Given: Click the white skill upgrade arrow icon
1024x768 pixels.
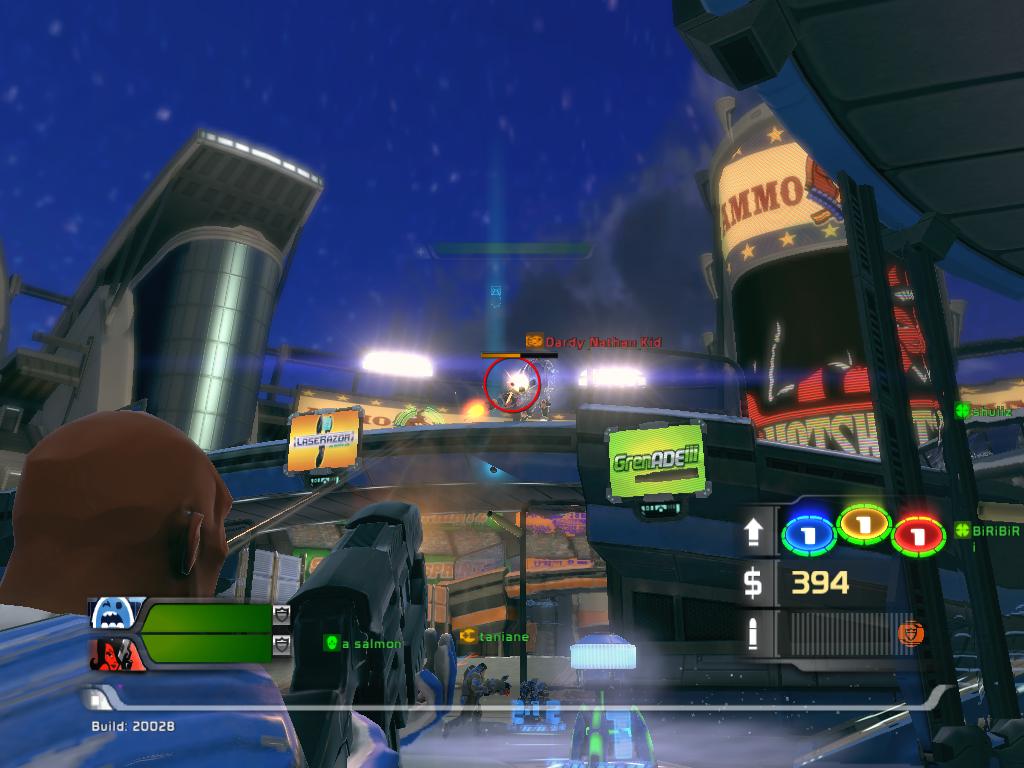Looking at the screenshot, I should pos(754,534).
